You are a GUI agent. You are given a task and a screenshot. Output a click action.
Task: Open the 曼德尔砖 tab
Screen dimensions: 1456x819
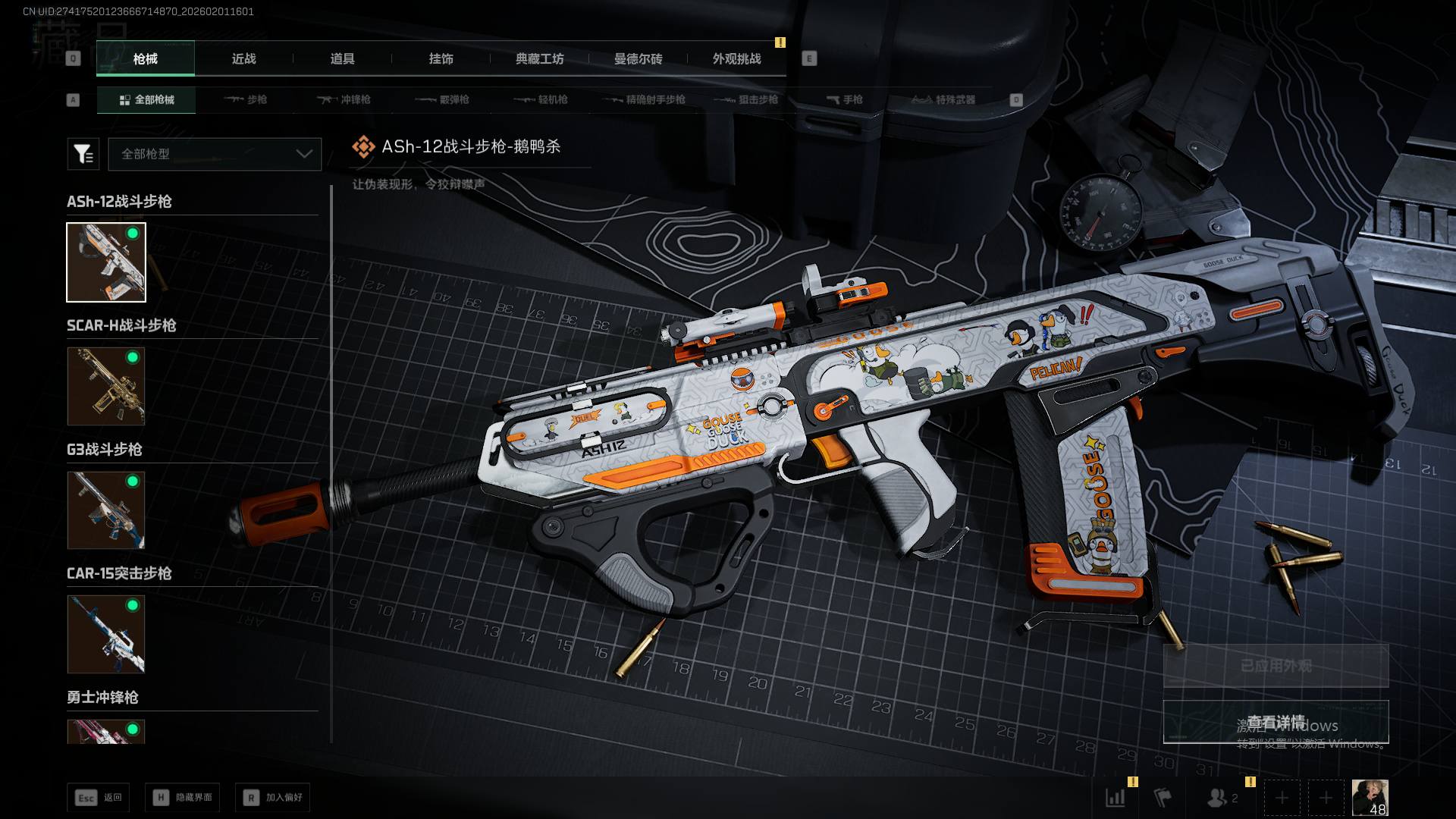pyautogui.click(x=638, y=59)
